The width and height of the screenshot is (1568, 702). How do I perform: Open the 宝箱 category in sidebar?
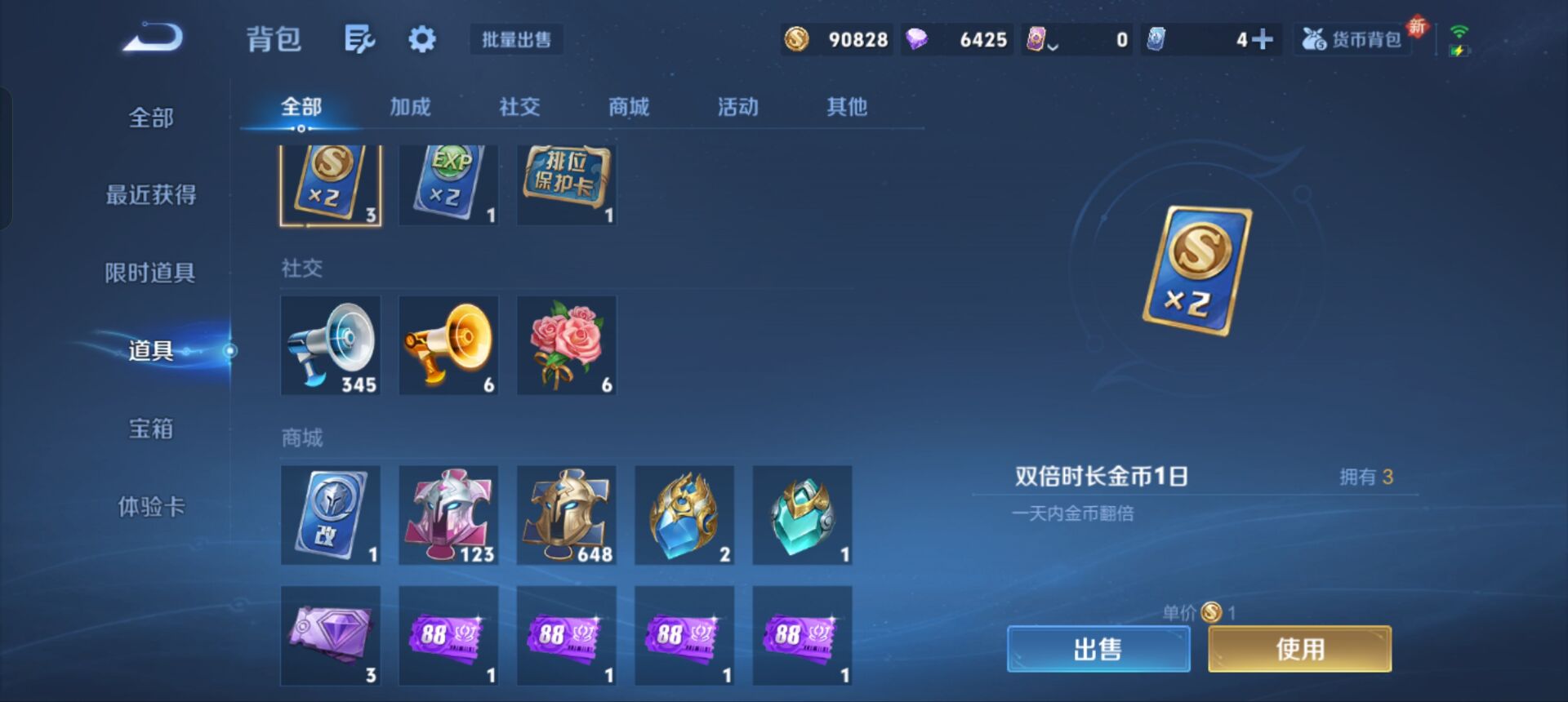click(151, 429)
